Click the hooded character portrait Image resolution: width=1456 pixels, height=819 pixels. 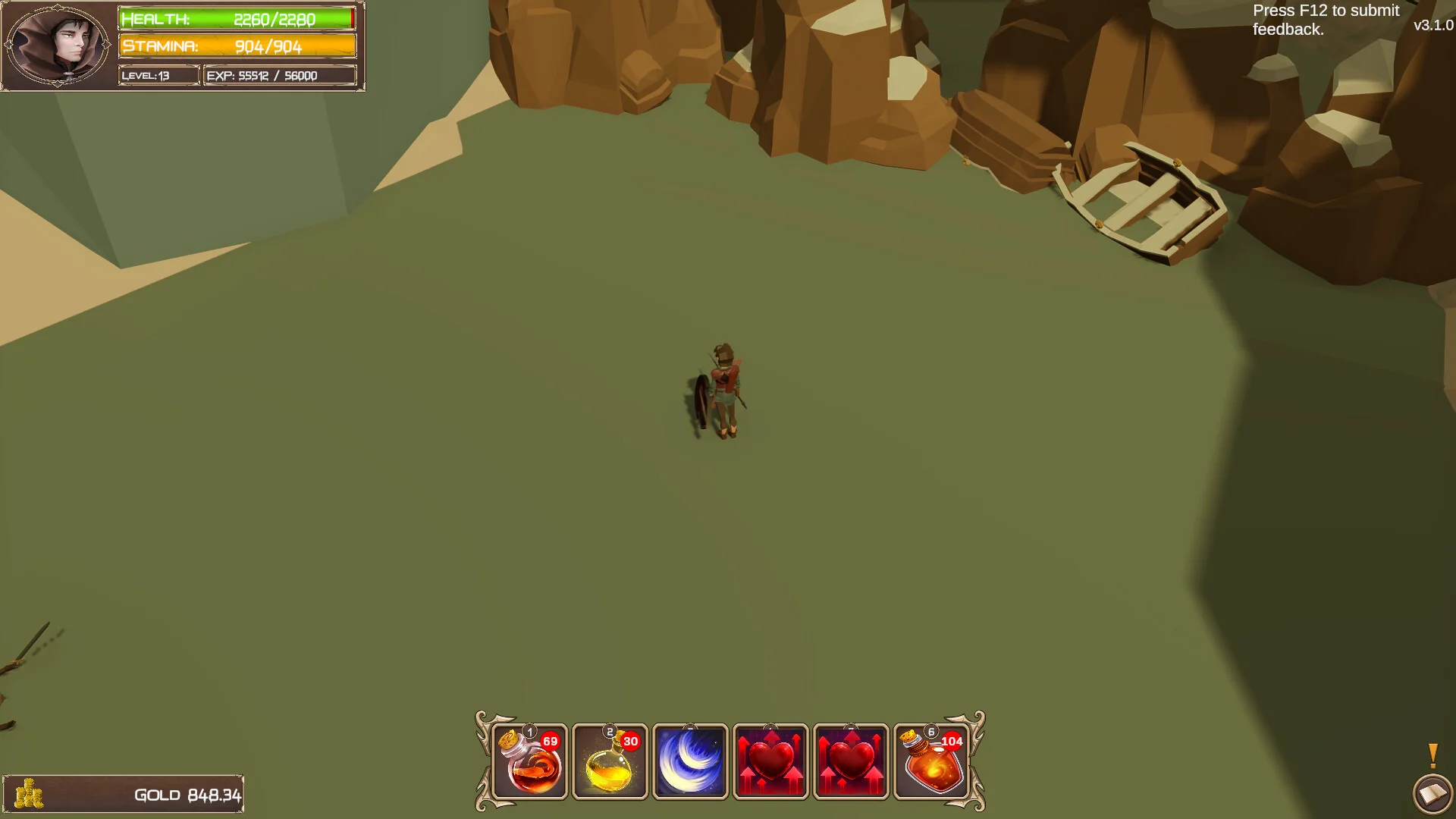(58, 45)
